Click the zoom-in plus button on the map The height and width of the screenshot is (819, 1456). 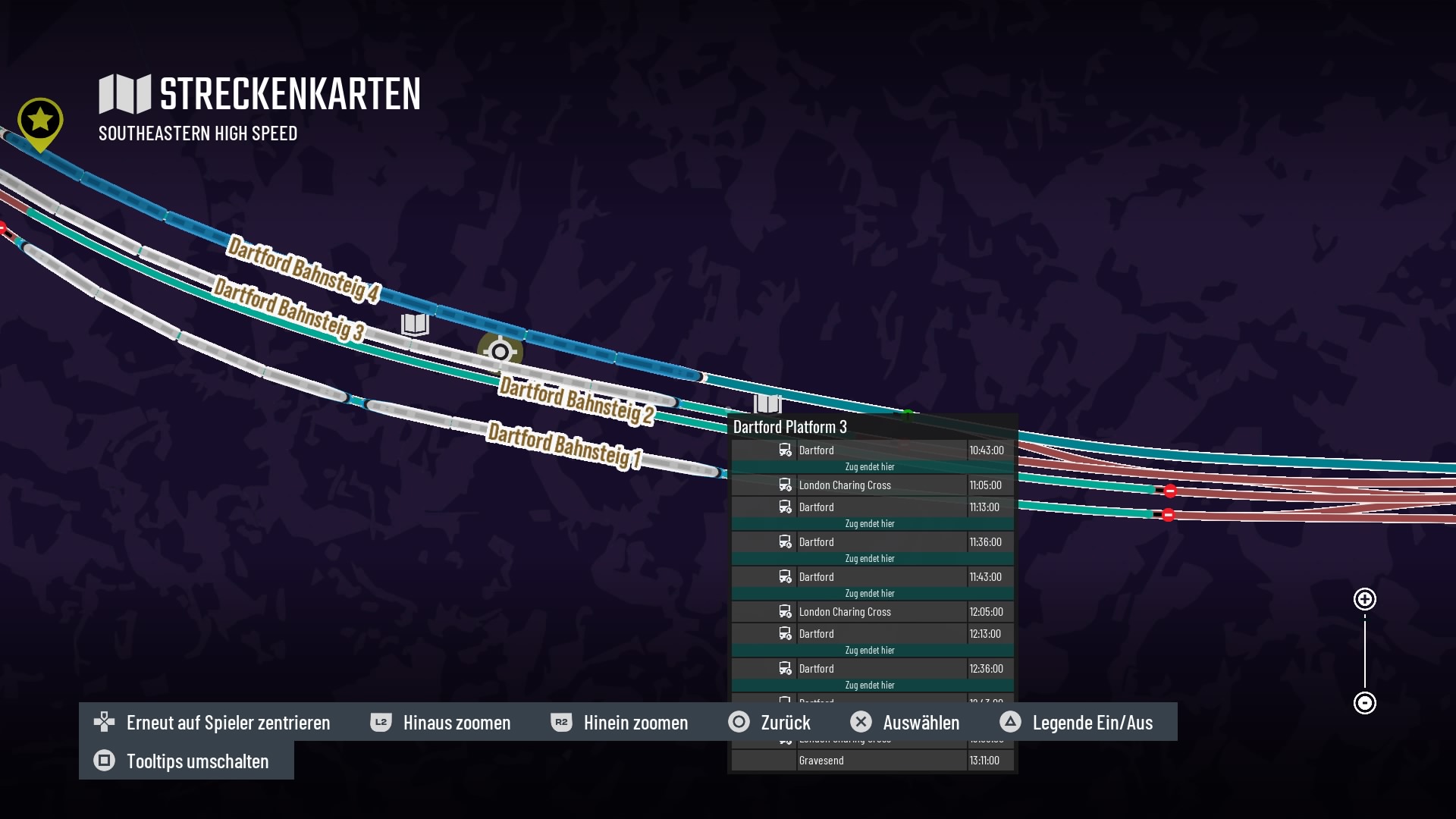[x=1365, y=599]
